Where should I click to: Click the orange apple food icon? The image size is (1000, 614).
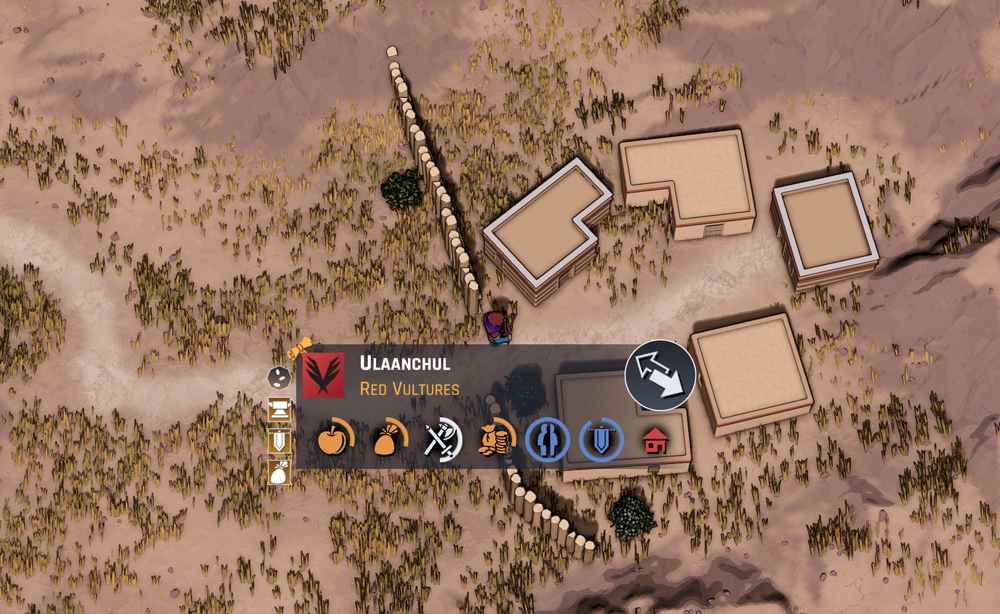pos(334,439)
